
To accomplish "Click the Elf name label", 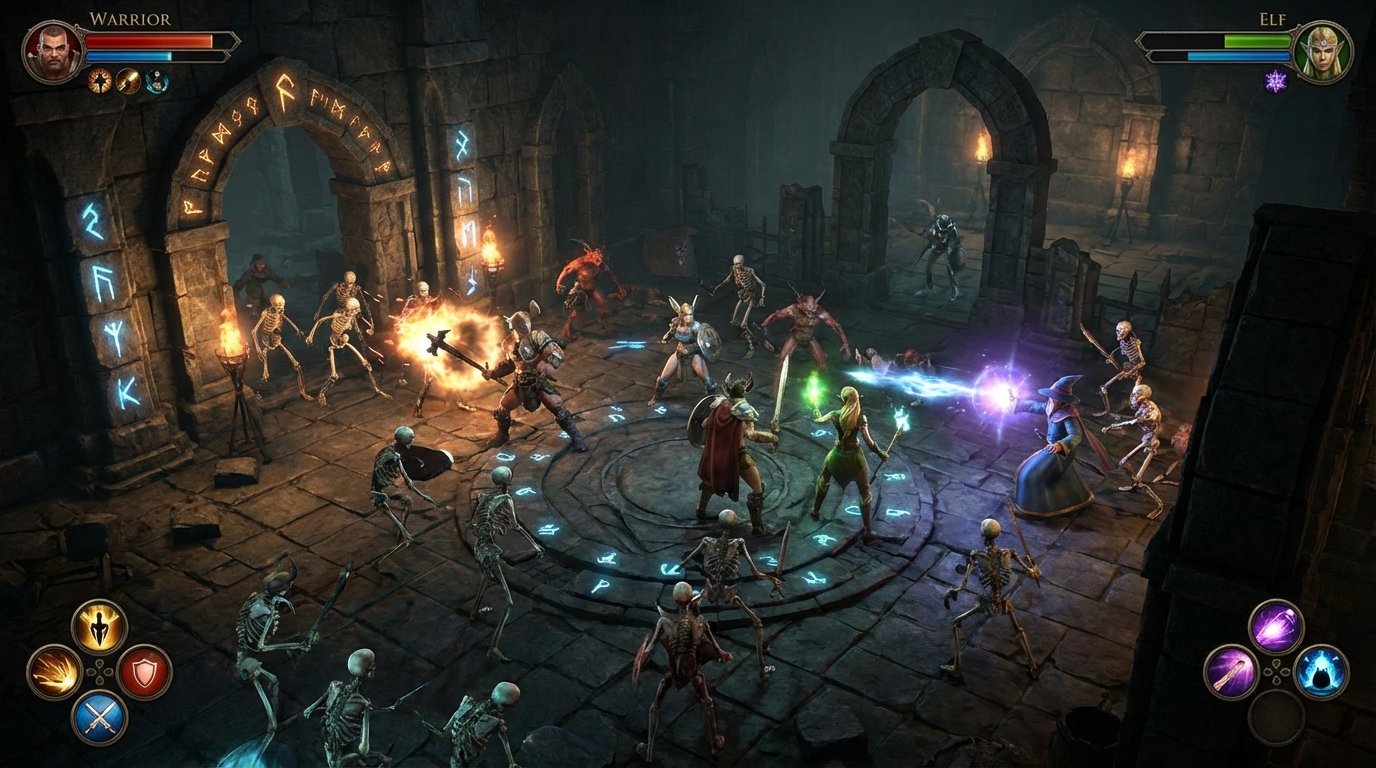I will click(1273, 17).
